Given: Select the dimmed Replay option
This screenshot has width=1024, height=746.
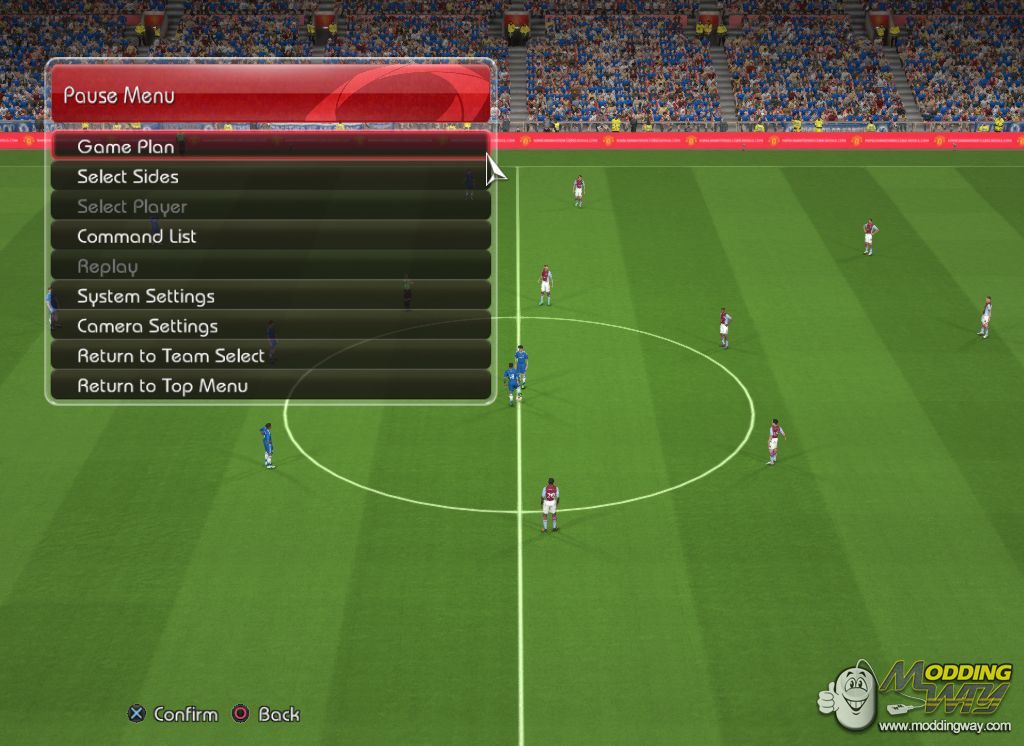Looking at the screenshot, I should (x=108, y=267).
